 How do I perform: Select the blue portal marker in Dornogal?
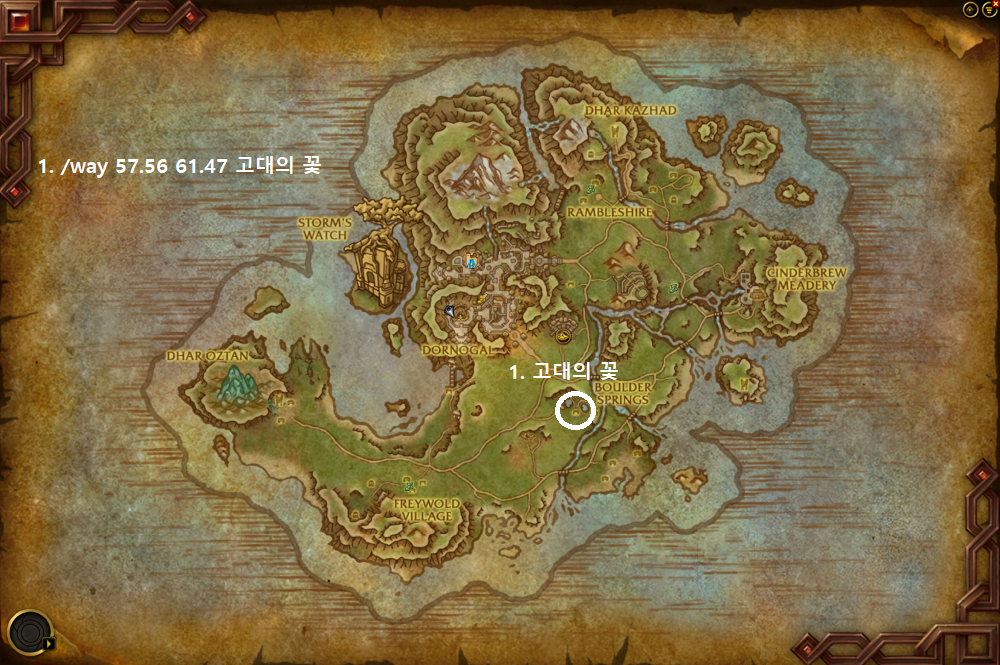pos(471,262)
